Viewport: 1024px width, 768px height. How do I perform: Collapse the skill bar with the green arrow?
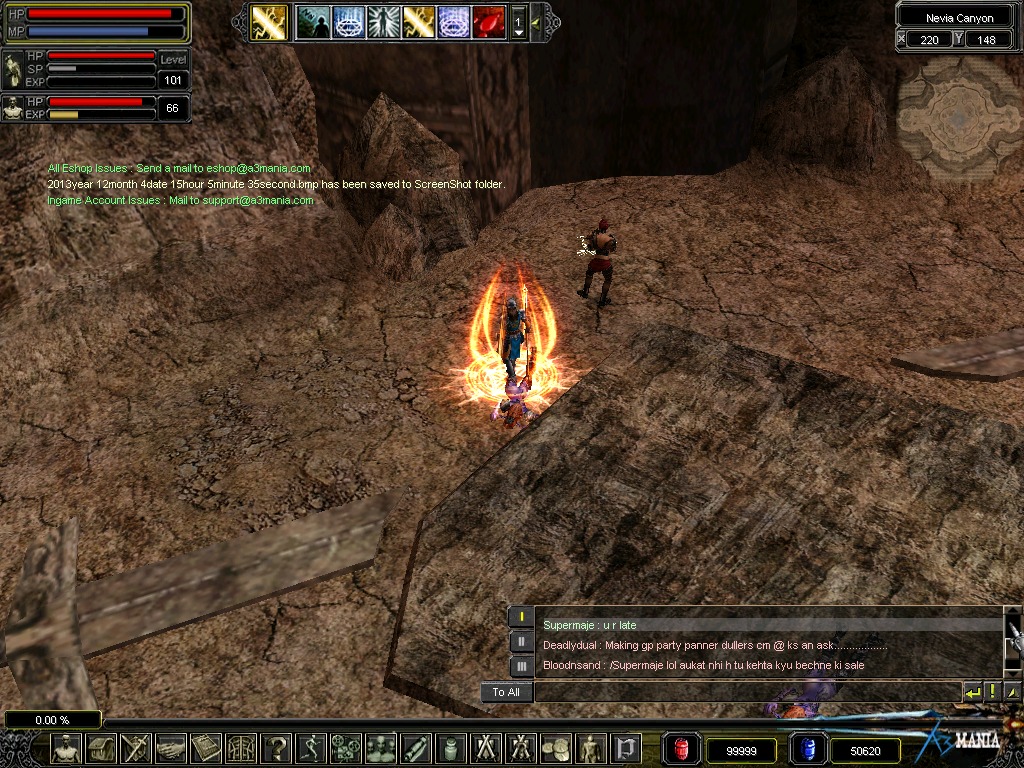537,22
